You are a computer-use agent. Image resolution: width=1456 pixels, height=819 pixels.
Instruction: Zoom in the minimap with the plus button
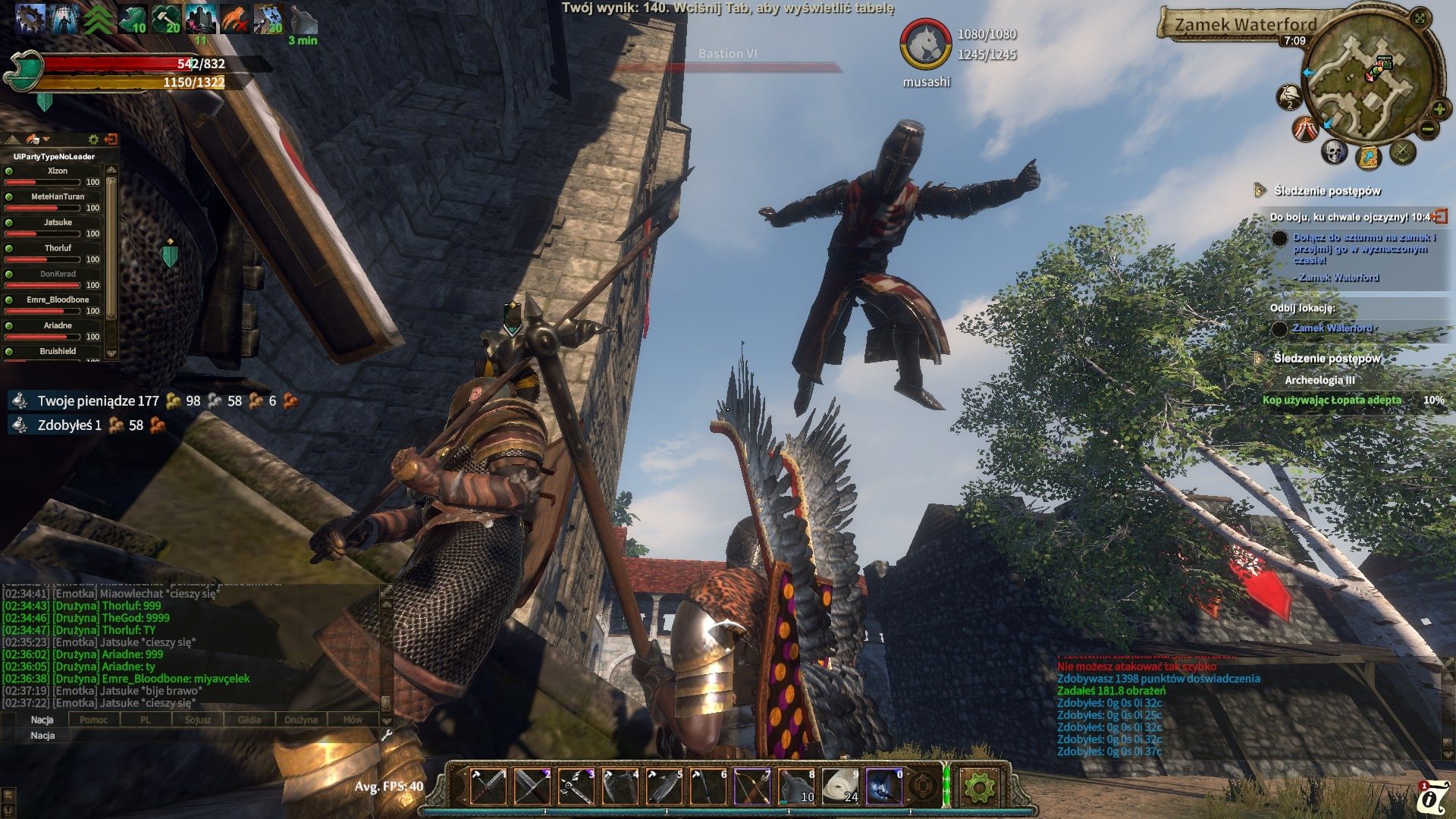1439,110
